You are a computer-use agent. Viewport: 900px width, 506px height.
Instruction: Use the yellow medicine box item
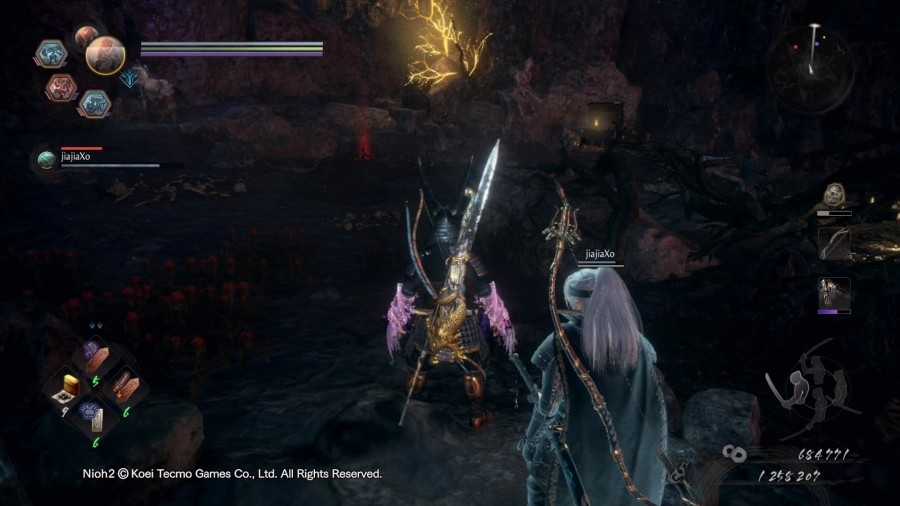tap(71, 384)
